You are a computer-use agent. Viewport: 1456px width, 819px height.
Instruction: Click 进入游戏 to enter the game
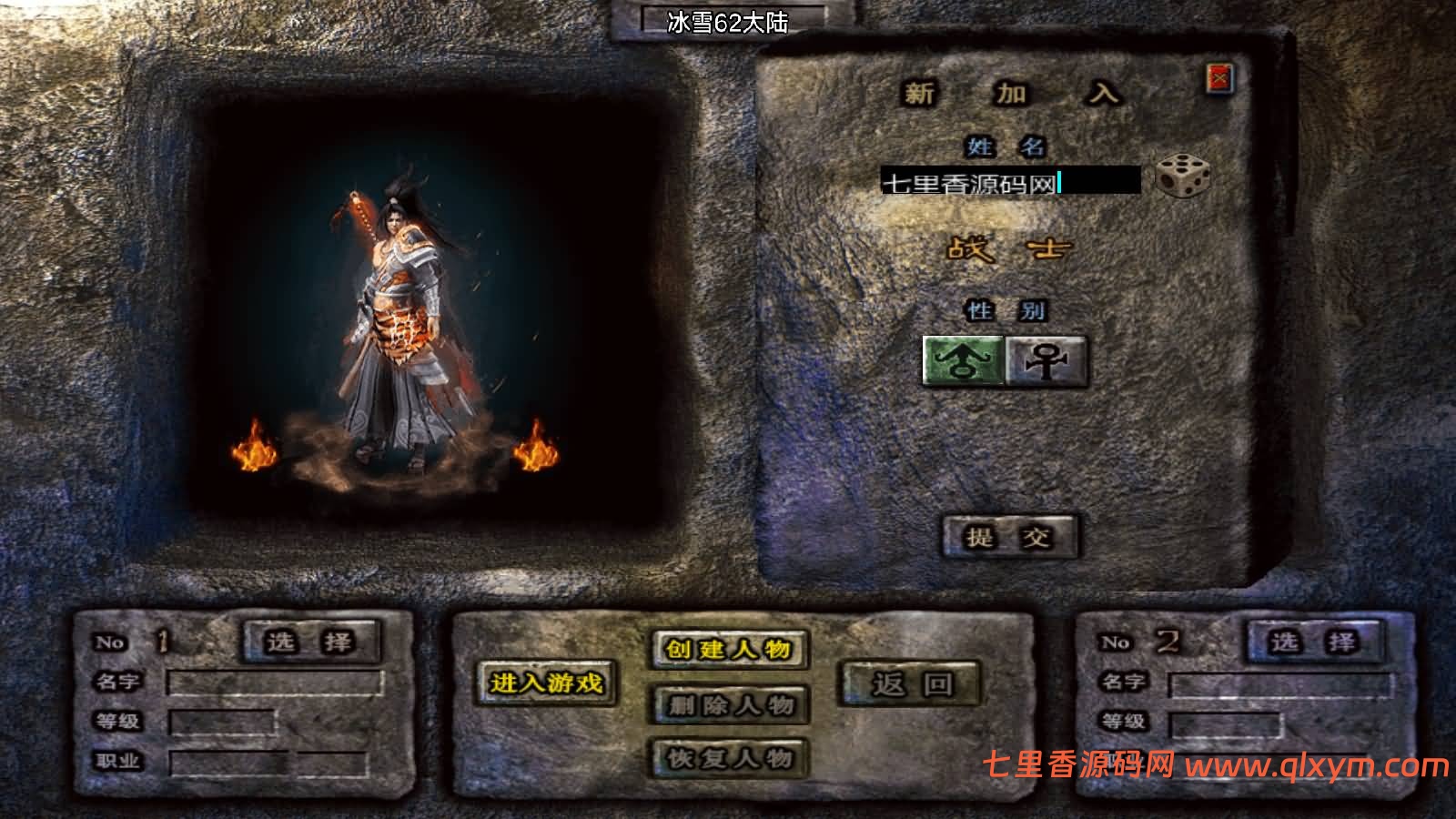[x=546, y=682]
